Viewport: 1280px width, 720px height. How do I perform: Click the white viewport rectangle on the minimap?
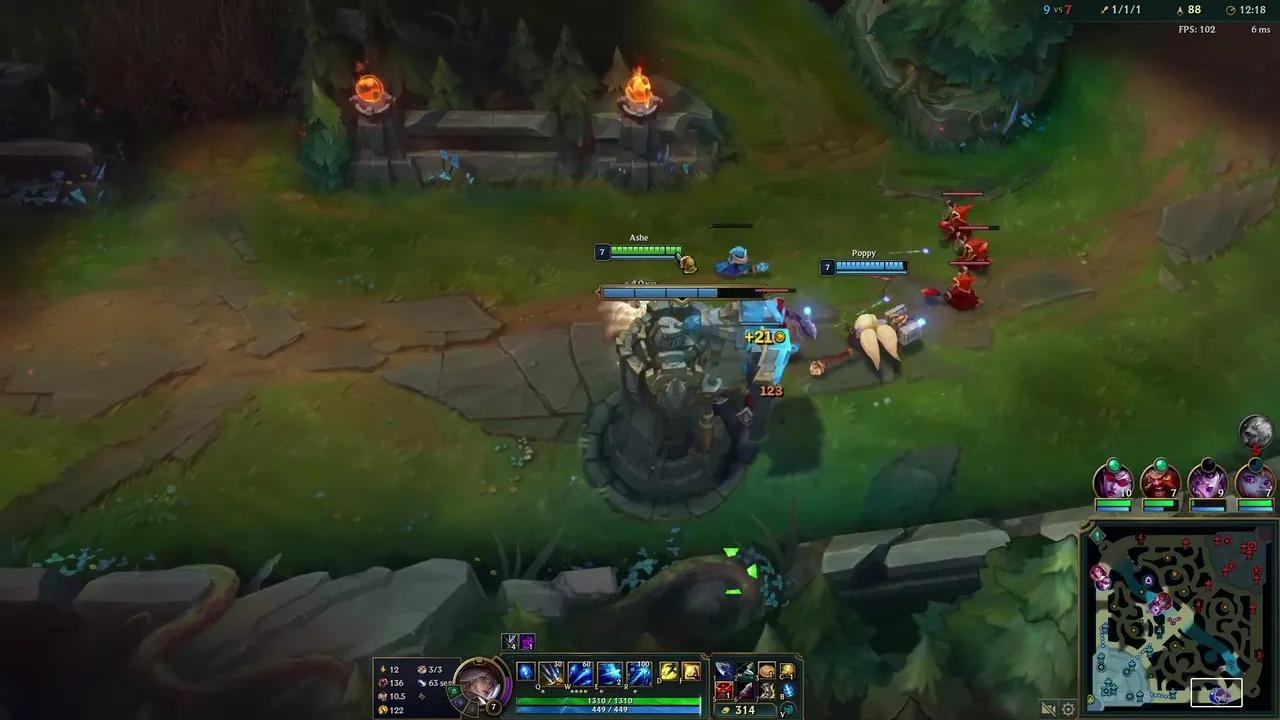[1216, 692]
